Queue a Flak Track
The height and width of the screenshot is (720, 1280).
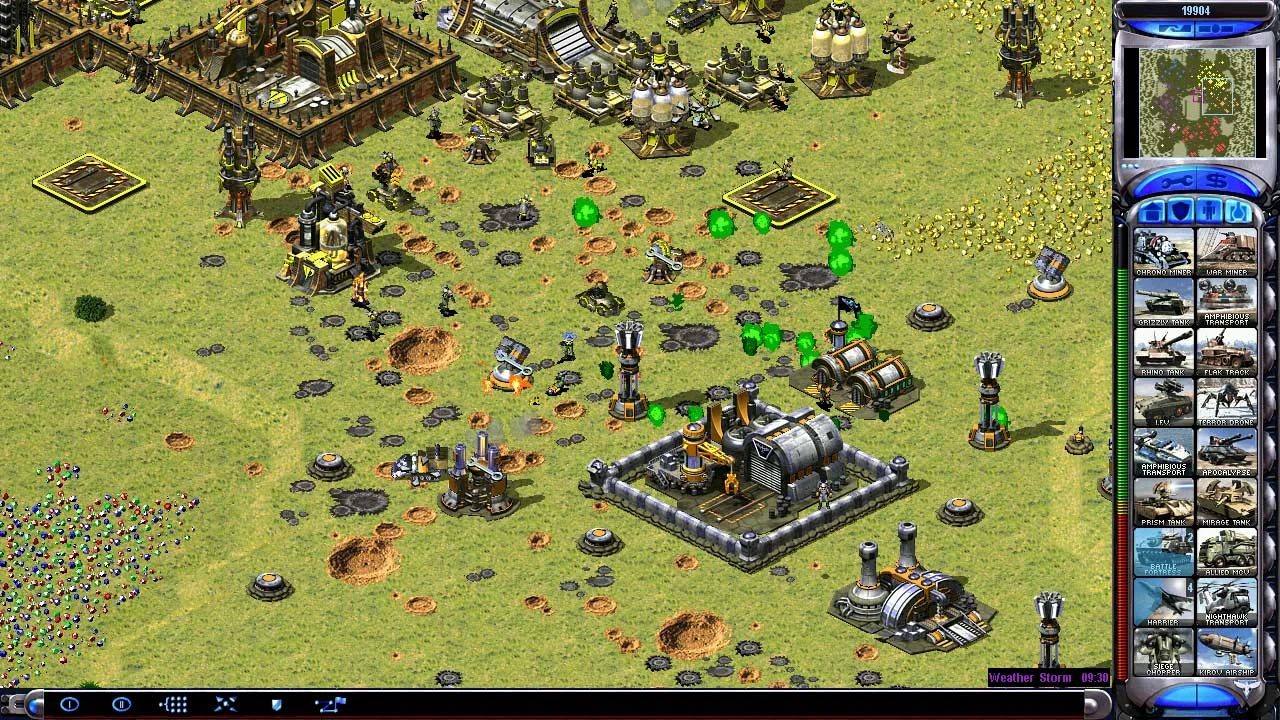(1227, 353)
